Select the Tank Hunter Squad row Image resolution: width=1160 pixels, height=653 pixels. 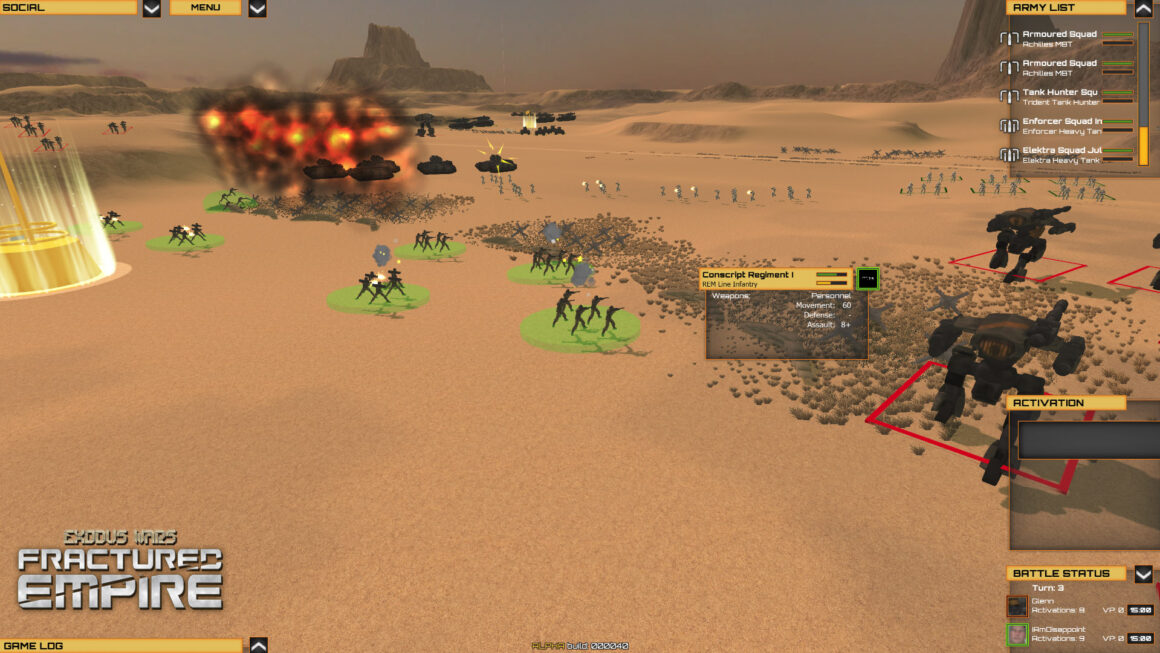[x=1066, y=97]
